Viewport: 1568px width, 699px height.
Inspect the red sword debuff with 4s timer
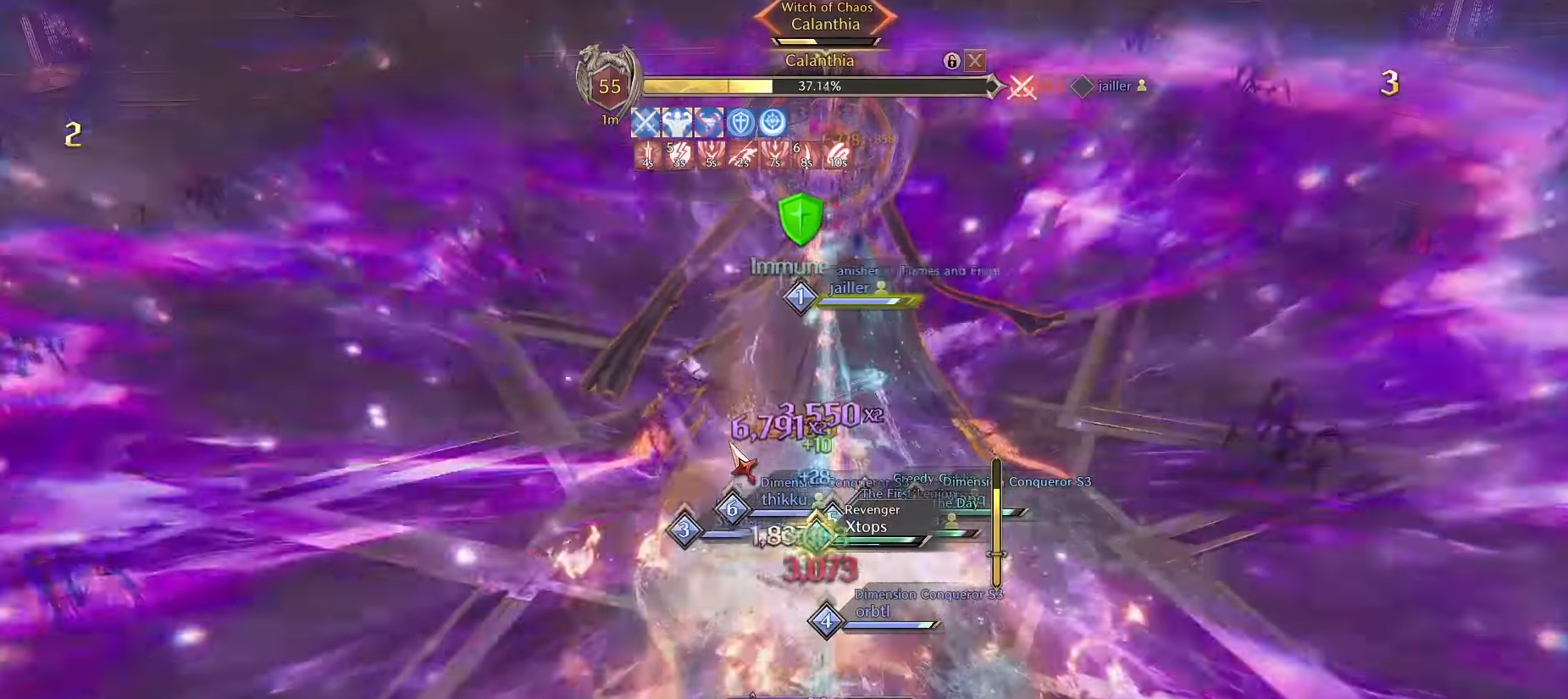[647, 156]
